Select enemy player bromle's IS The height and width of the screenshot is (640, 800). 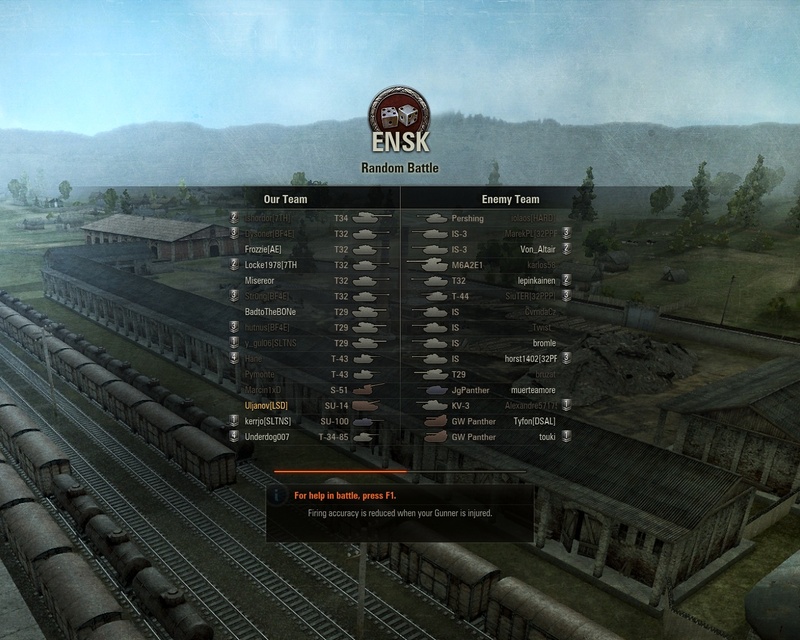tap(543, 343)
